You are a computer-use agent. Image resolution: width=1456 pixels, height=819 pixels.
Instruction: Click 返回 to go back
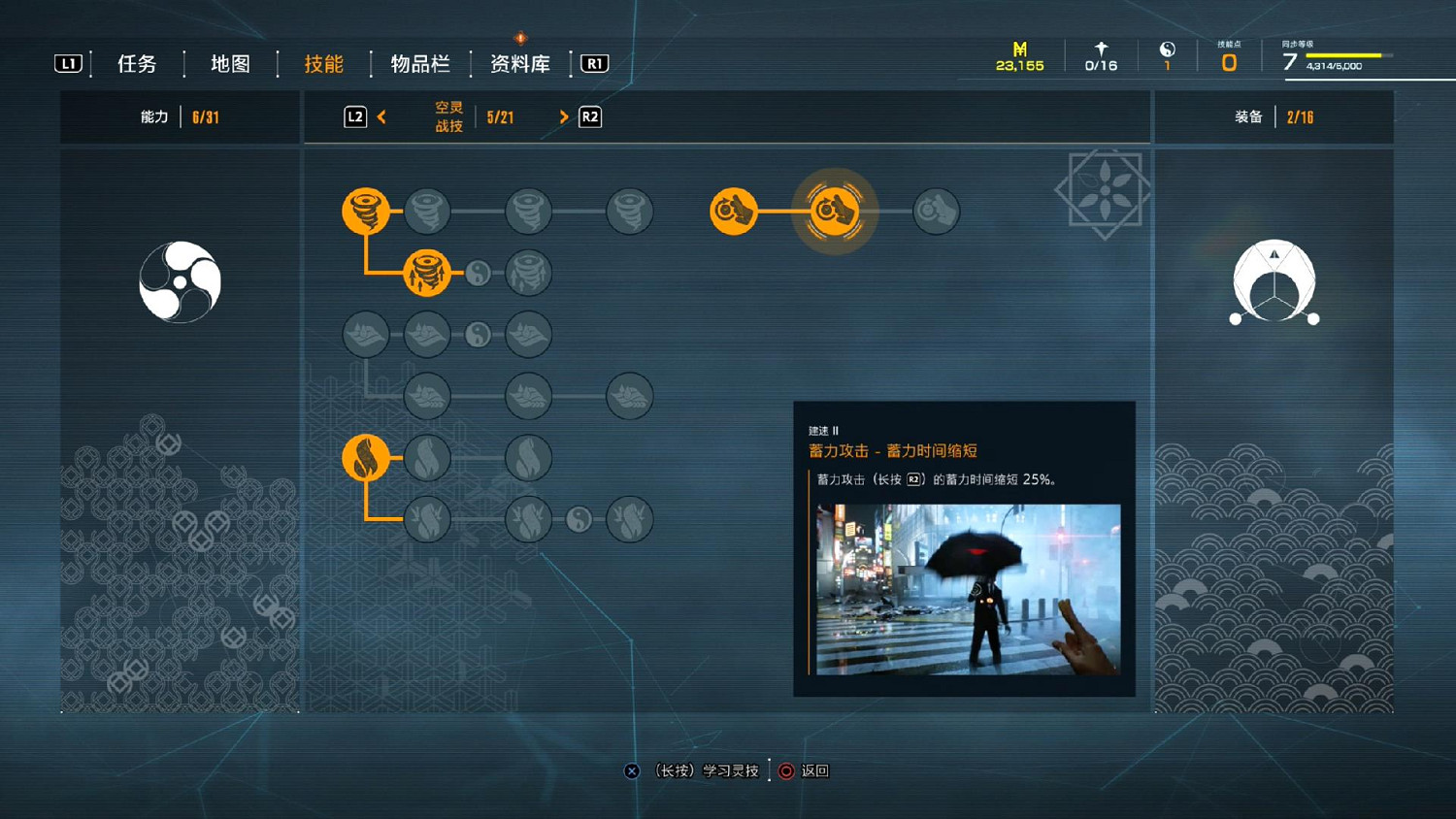[x=816, y=770]
